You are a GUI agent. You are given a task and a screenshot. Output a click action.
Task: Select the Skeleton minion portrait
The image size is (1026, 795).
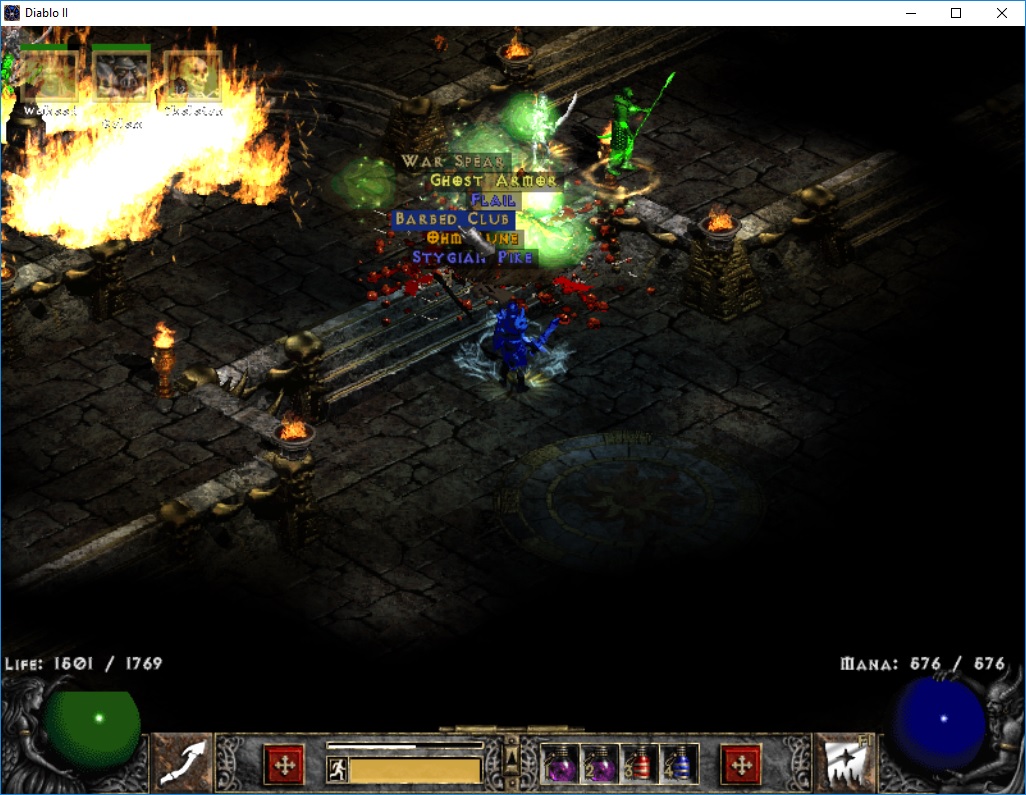pos(192,76)
